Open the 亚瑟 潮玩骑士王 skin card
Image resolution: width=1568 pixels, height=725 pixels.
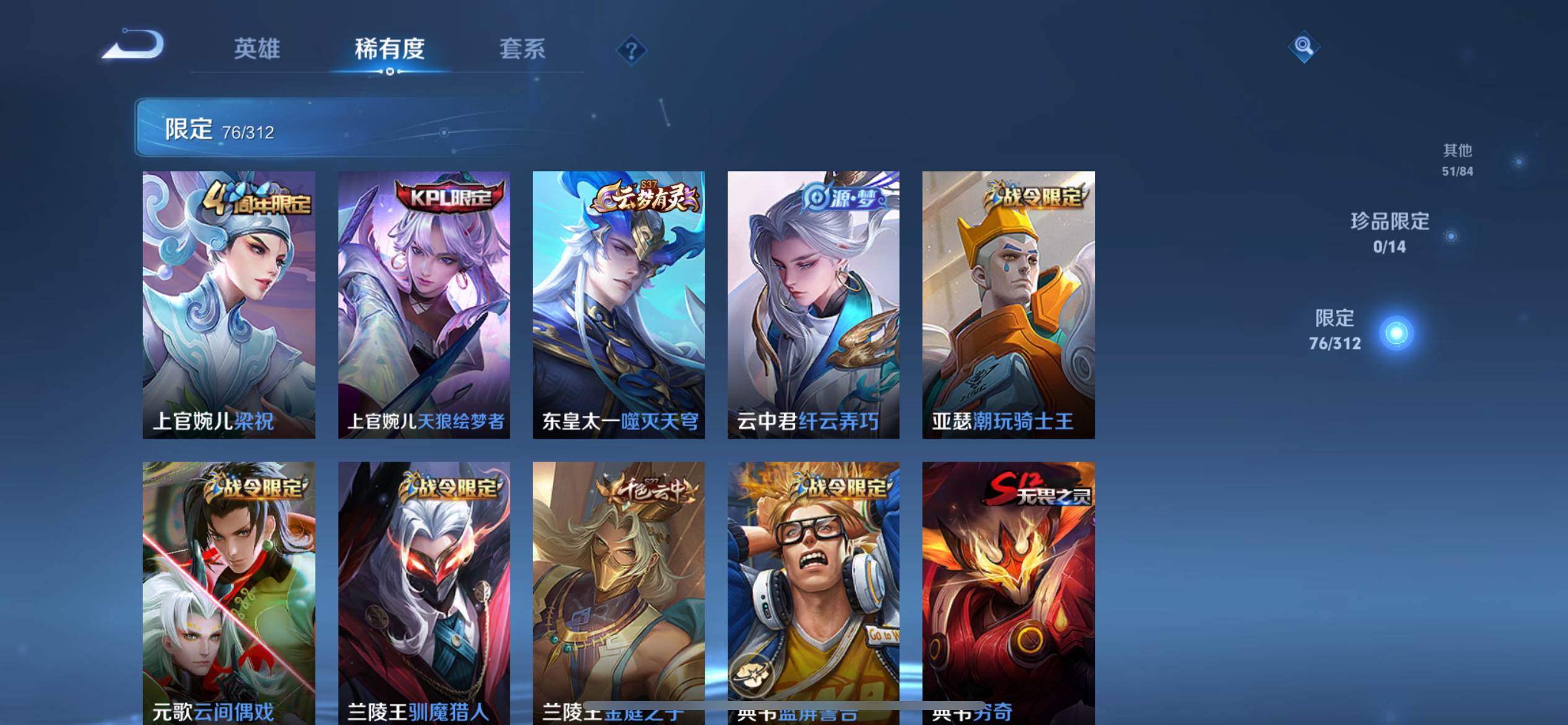1008,304
